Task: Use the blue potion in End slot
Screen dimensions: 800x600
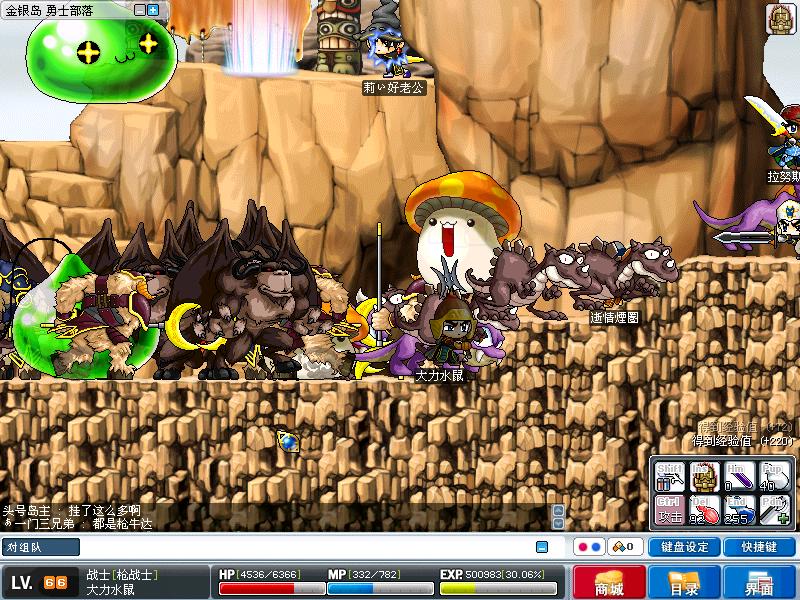Action: click(x=738, y=510)
